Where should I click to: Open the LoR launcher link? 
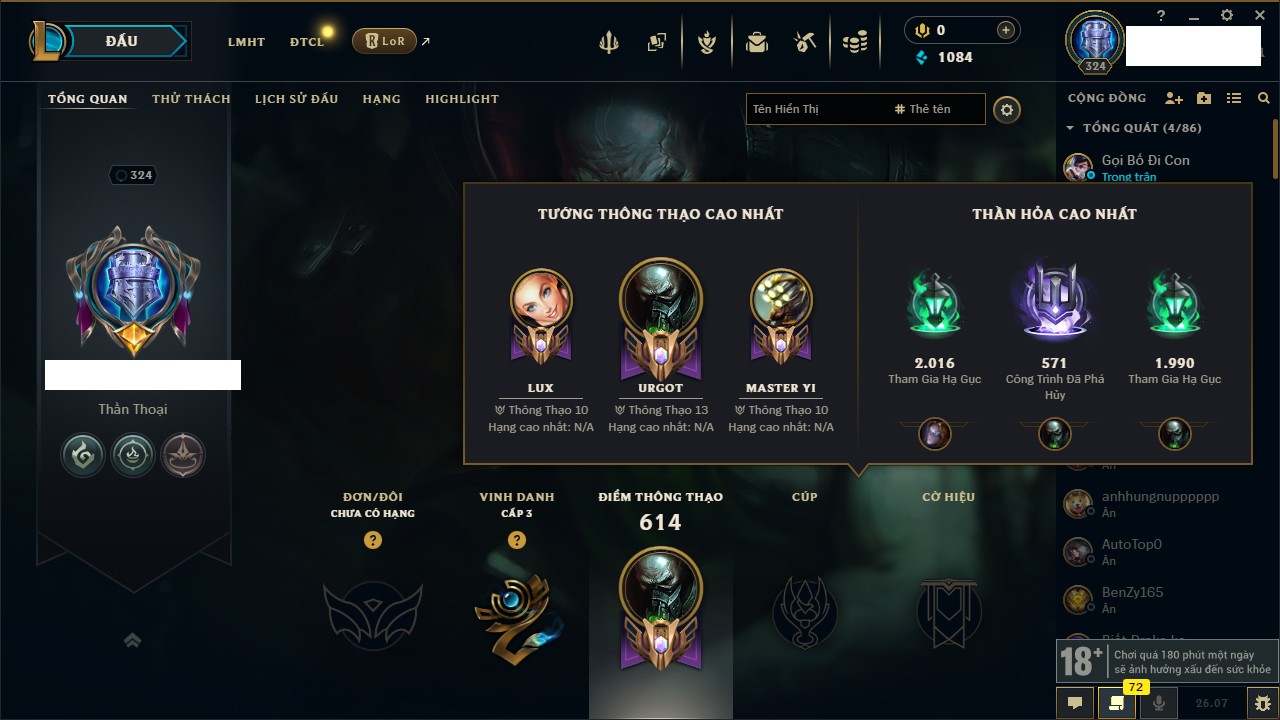point(385,42)
